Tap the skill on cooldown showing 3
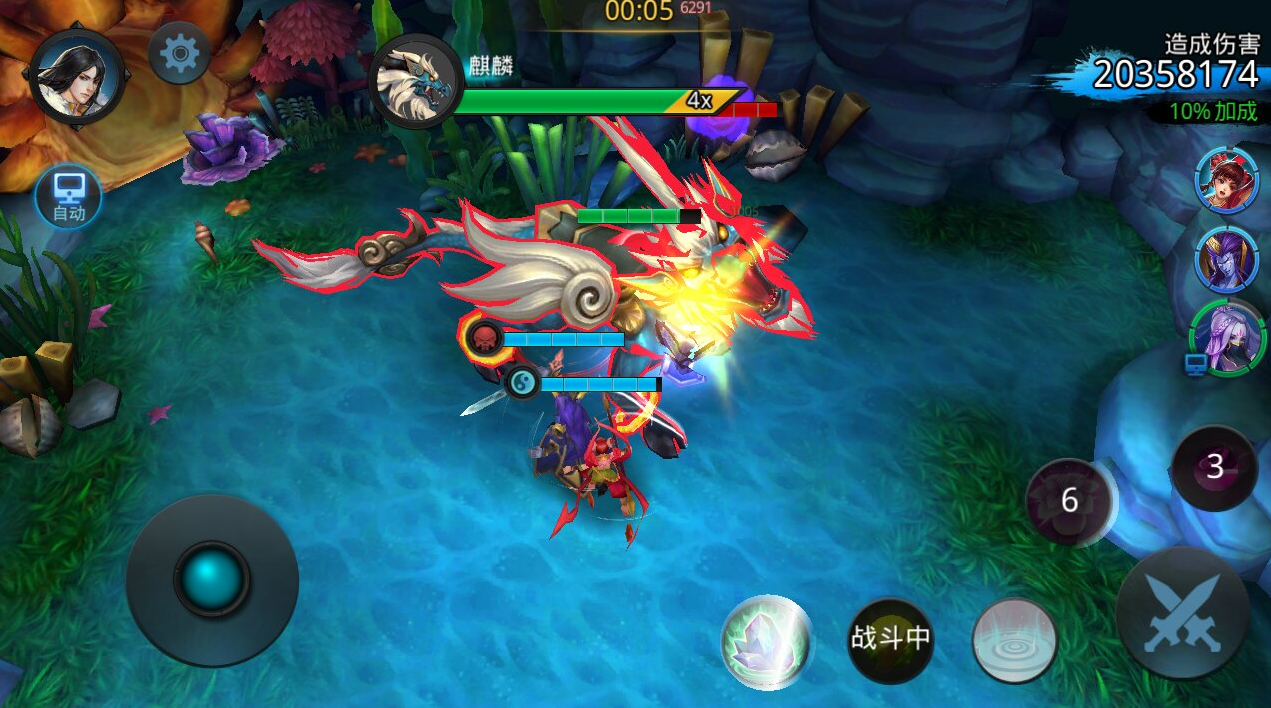Image resolution: width=1271 pixels, height=708 pixels. (x=1214, y=468)
